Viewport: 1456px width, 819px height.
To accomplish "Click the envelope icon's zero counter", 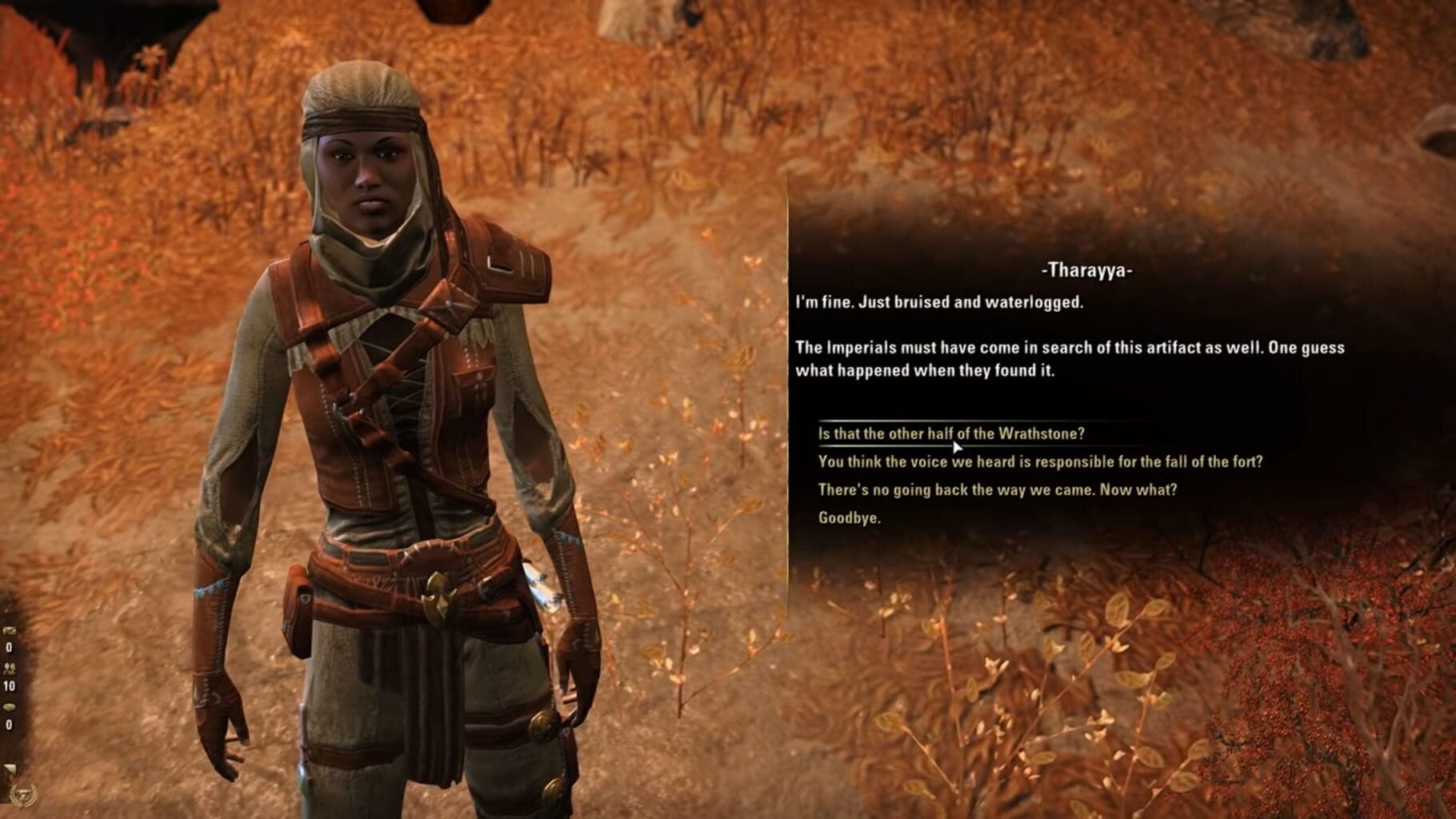I will point(9,646).
